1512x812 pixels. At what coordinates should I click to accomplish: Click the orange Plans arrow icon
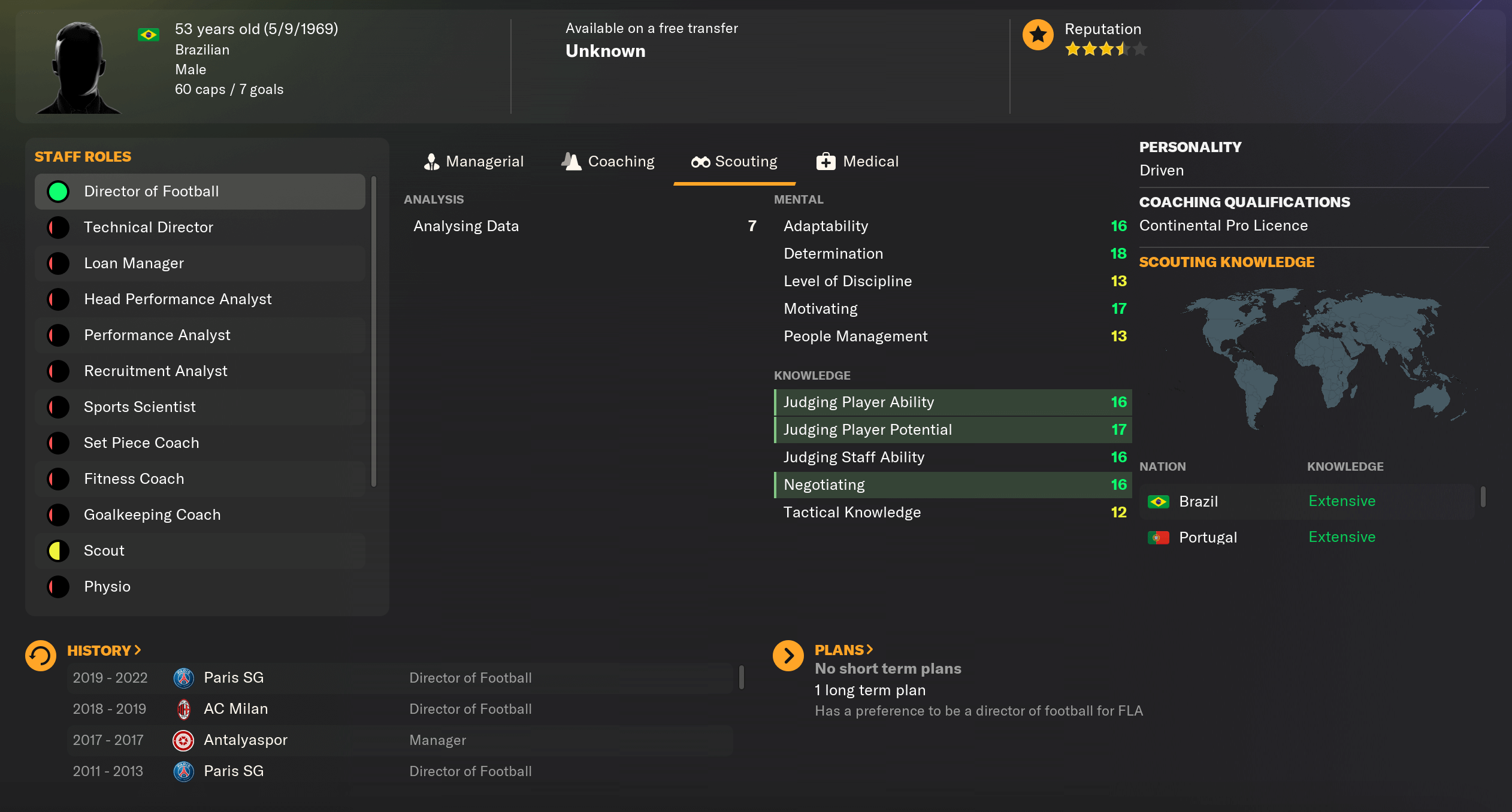click(789, 655)
